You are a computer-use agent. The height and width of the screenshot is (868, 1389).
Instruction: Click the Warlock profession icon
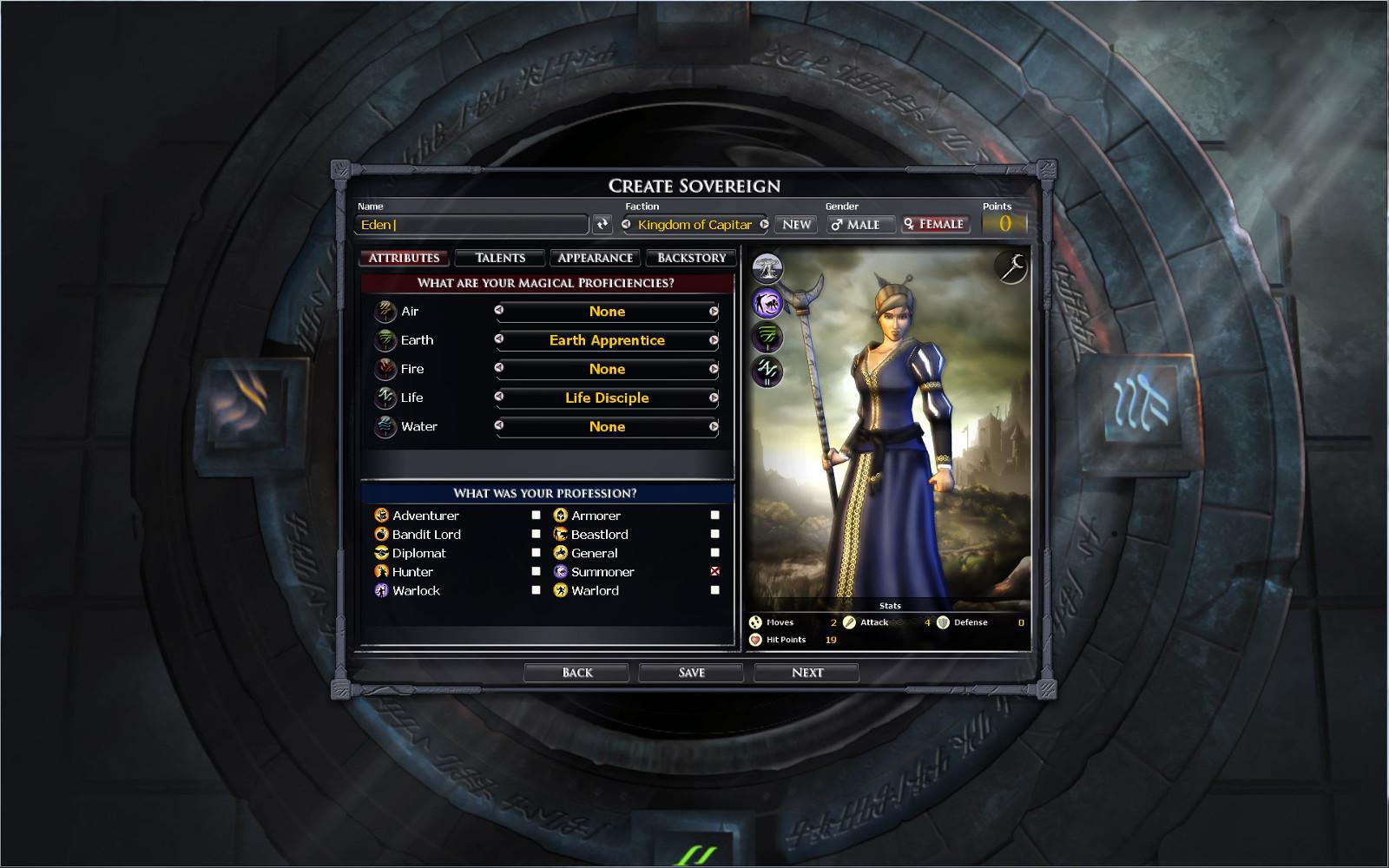coord(380,590)
